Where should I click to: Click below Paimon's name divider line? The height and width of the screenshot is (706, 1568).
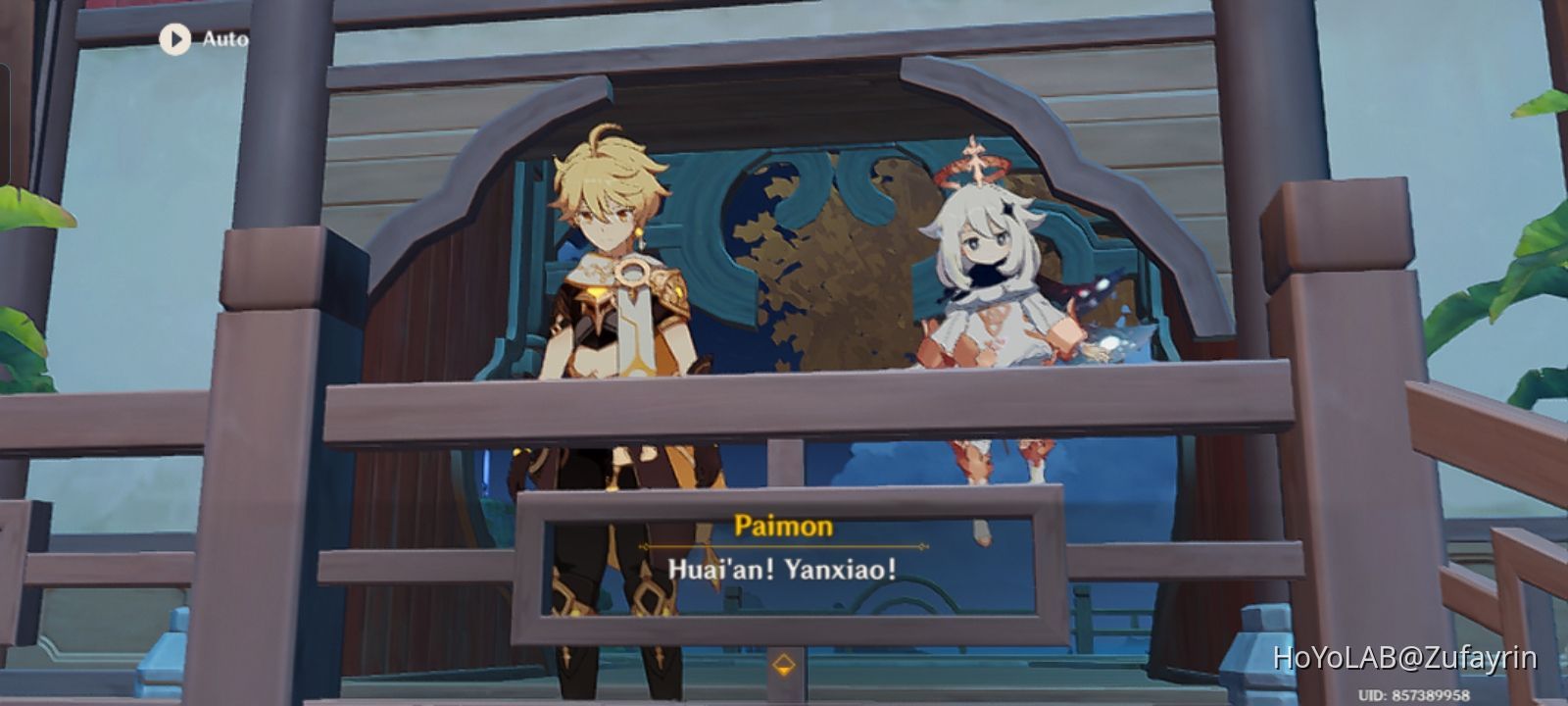click(781, 564)
